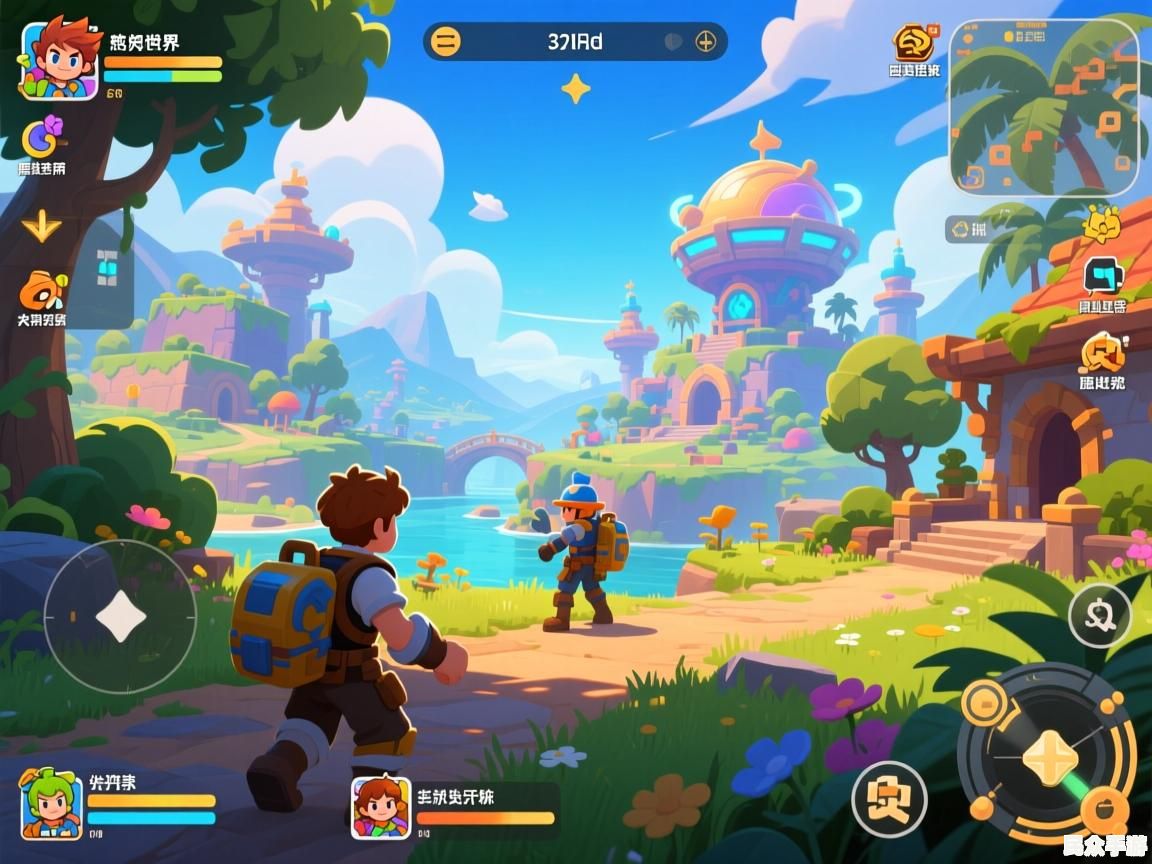Open the yellow flower icon
The image size is (1152, 864).
(x=1101, y=223)
